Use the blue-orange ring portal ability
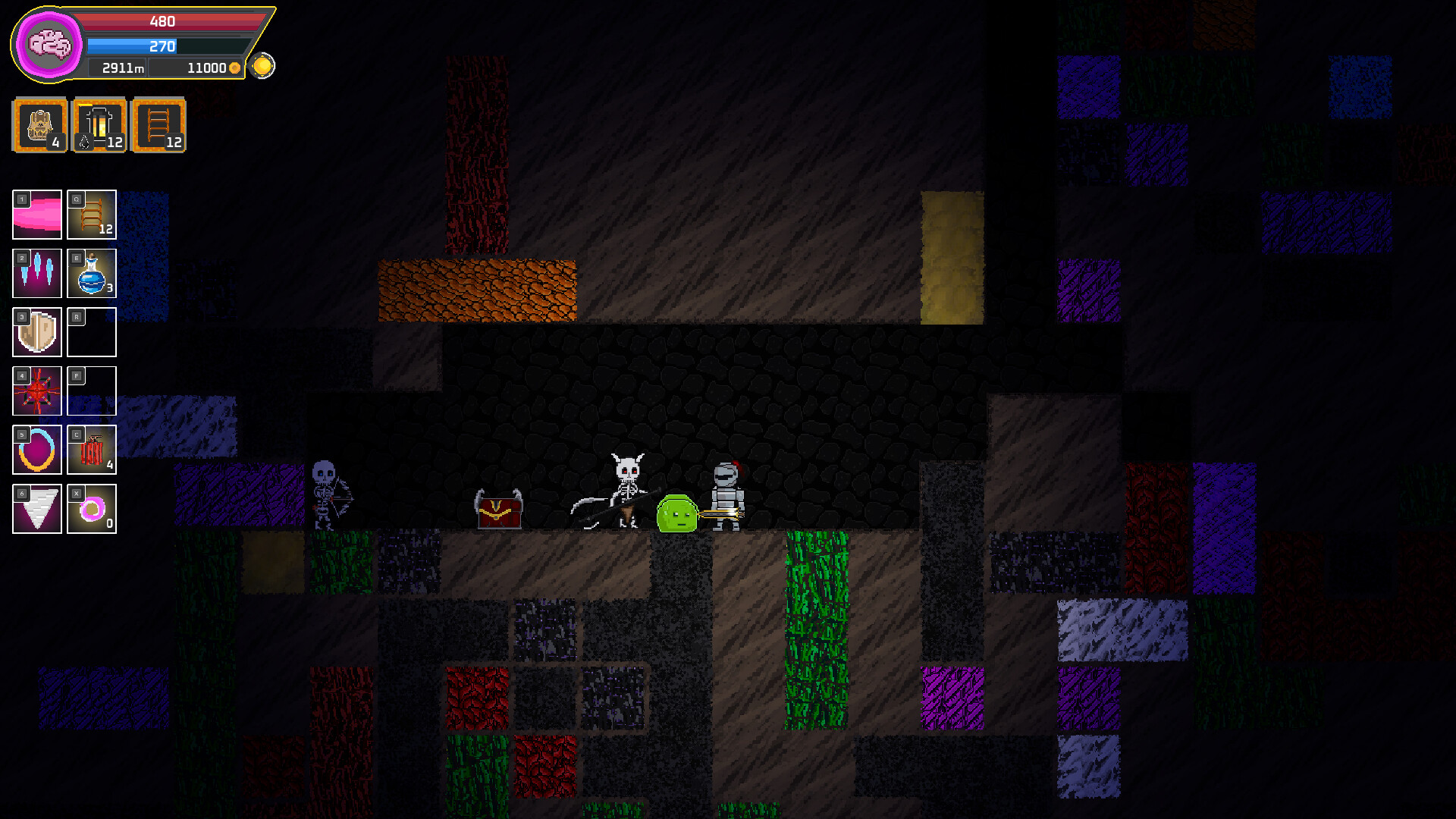 coord(37,450)
